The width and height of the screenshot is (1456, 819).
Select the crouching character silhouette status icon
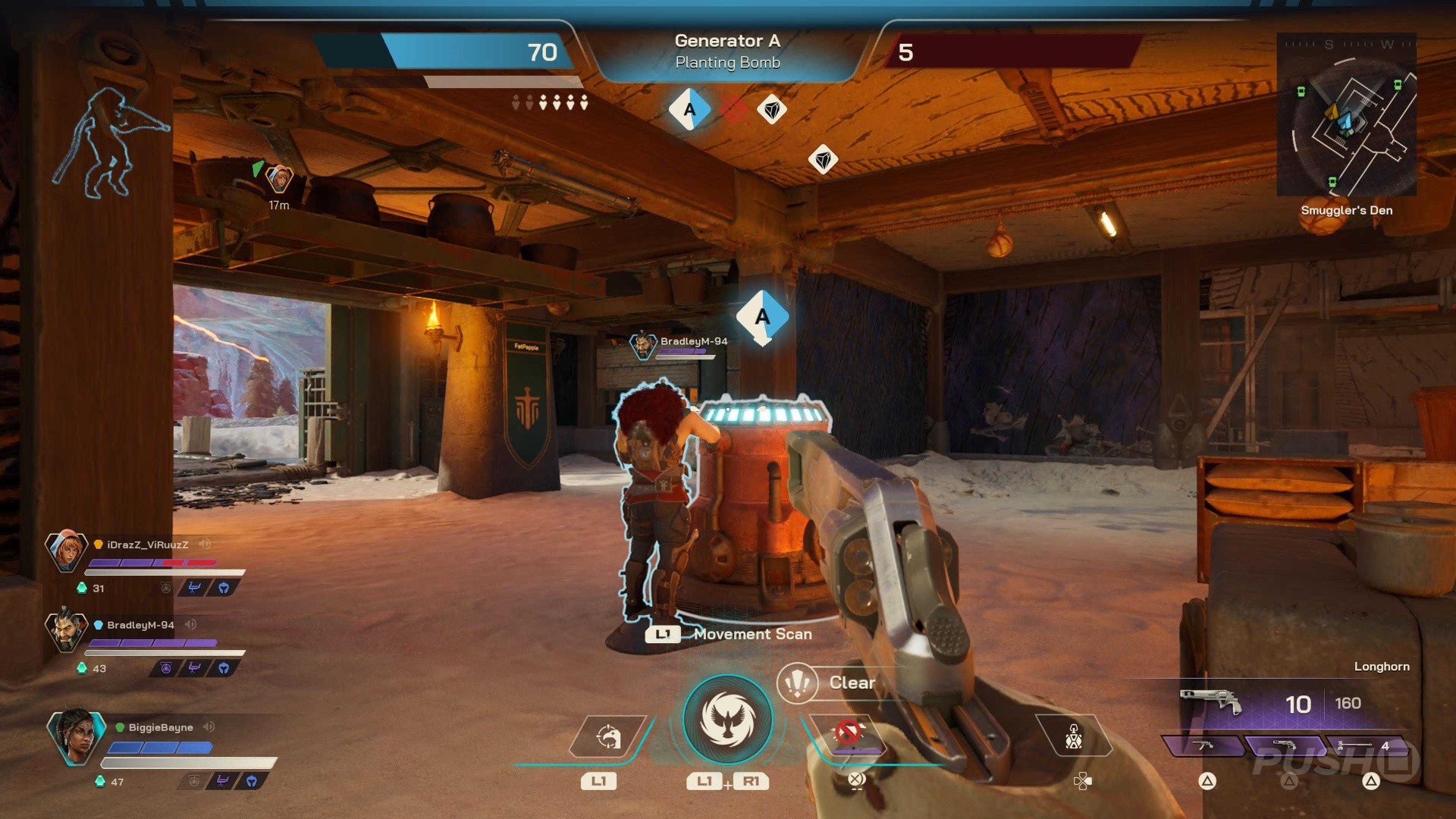point(111,144)
